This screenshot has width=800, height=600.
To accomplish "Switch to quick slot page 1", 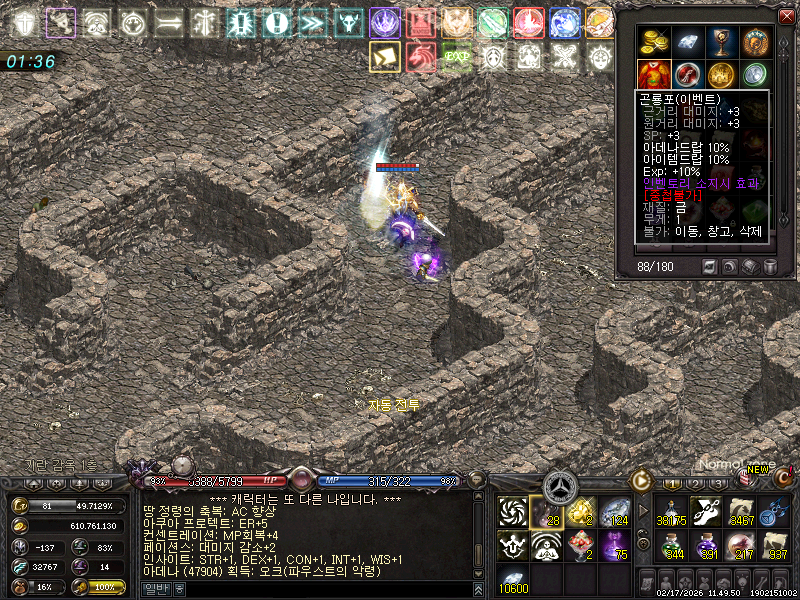I will [671, 482].
